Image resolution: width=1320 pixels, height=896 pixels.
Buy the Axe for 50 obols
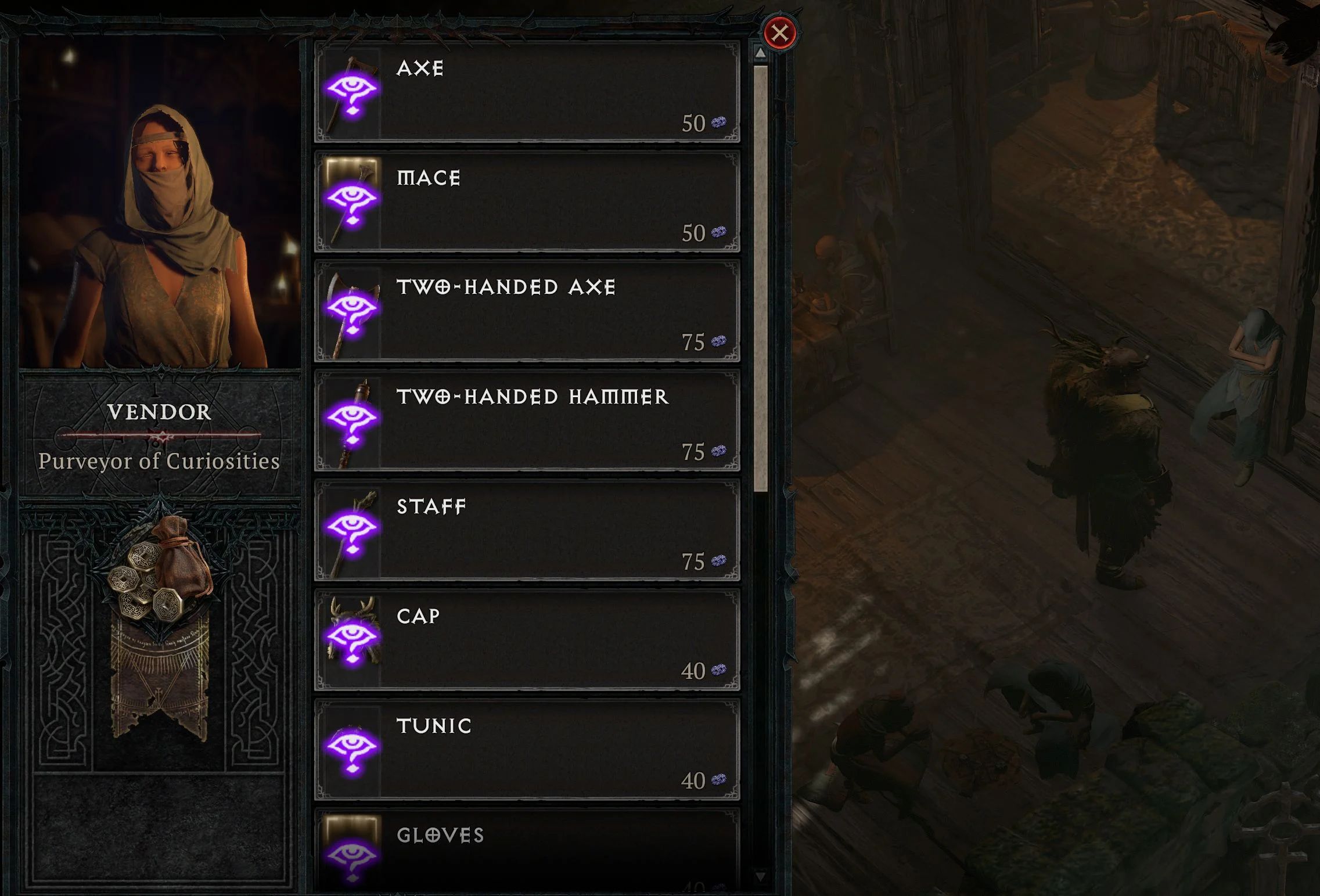pos(527,92)
